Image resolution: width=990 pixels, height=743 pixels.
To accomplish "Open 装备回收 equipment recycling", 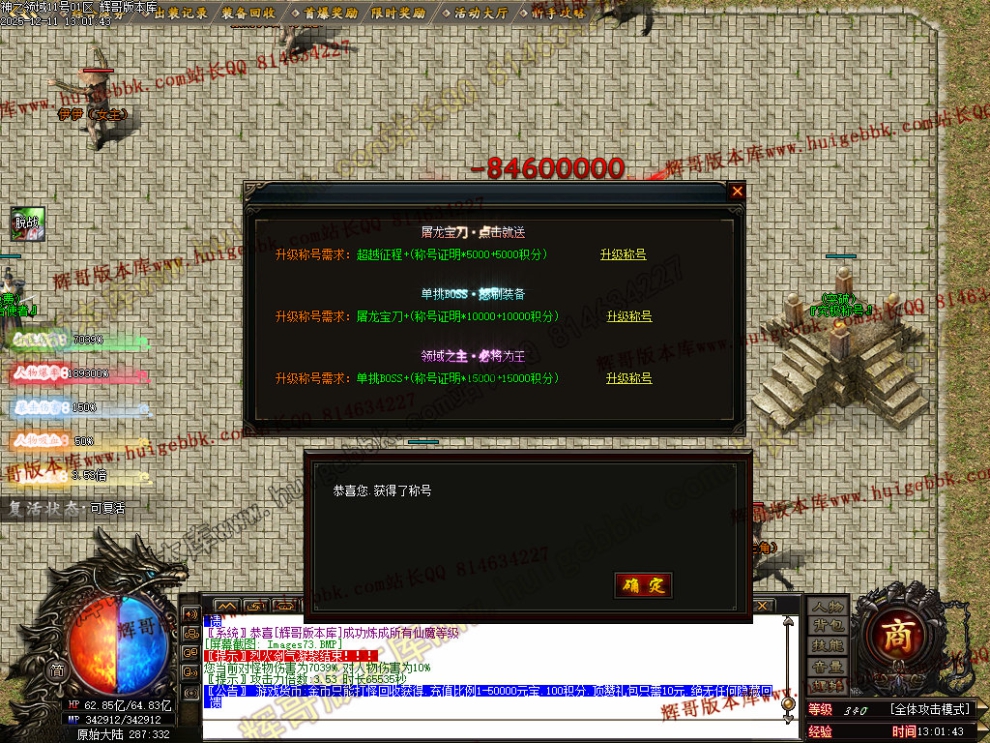I will 250,13.
